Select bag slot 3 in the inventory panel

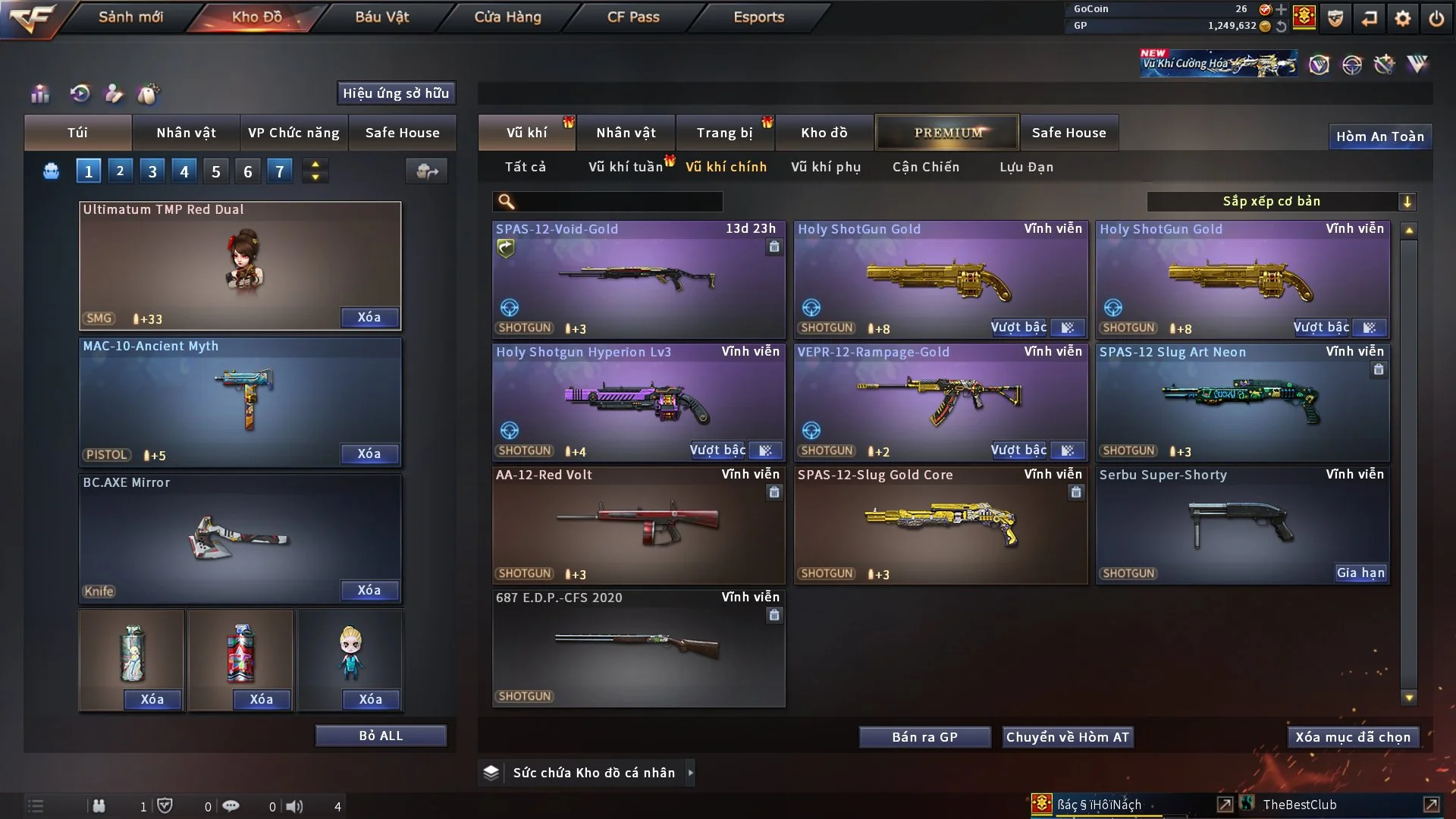pos(151,171)
